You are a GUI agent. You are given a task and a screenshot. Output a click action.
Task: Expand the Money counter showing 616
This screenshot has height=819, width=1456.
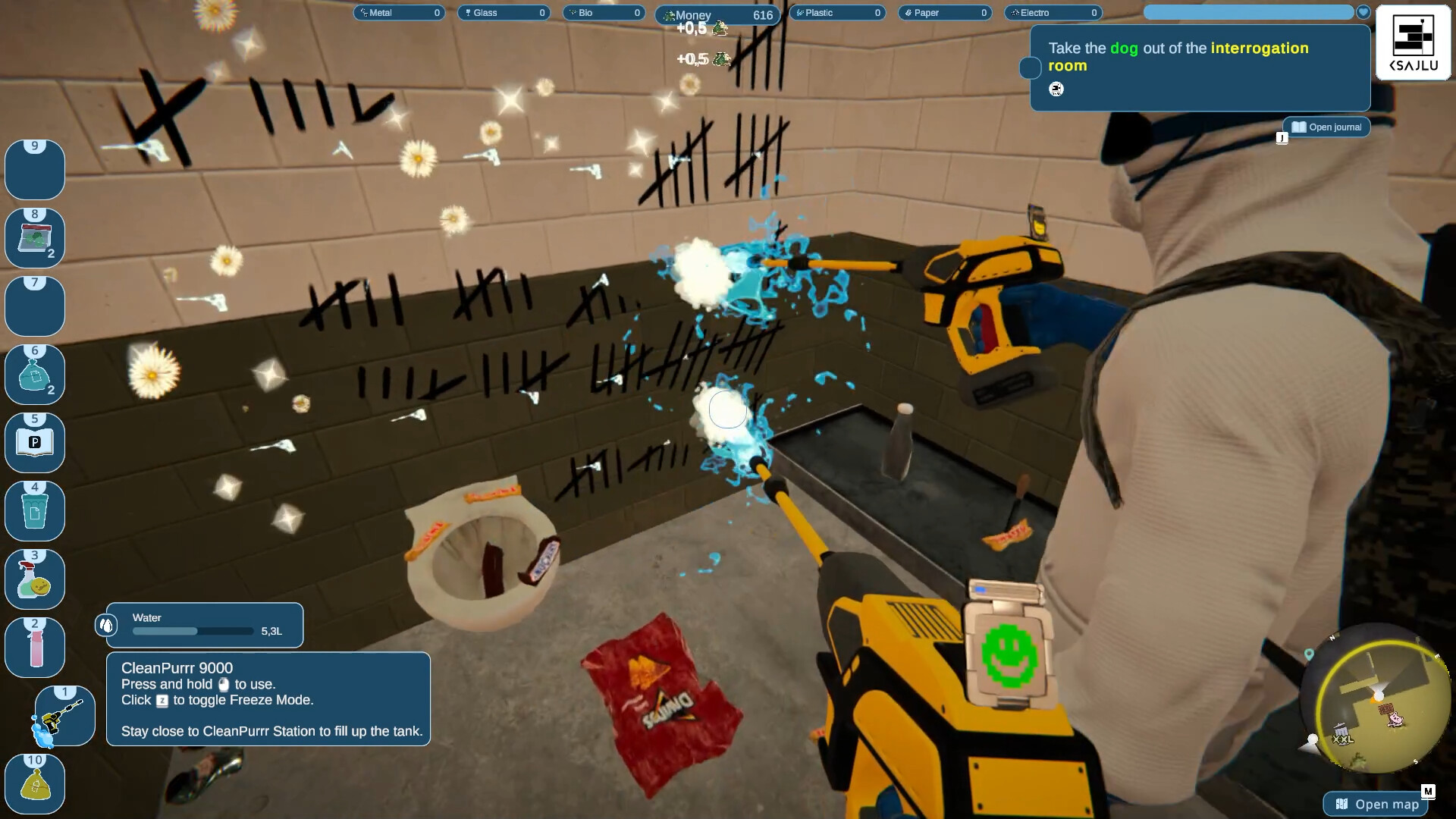click(x=717, y=14)
